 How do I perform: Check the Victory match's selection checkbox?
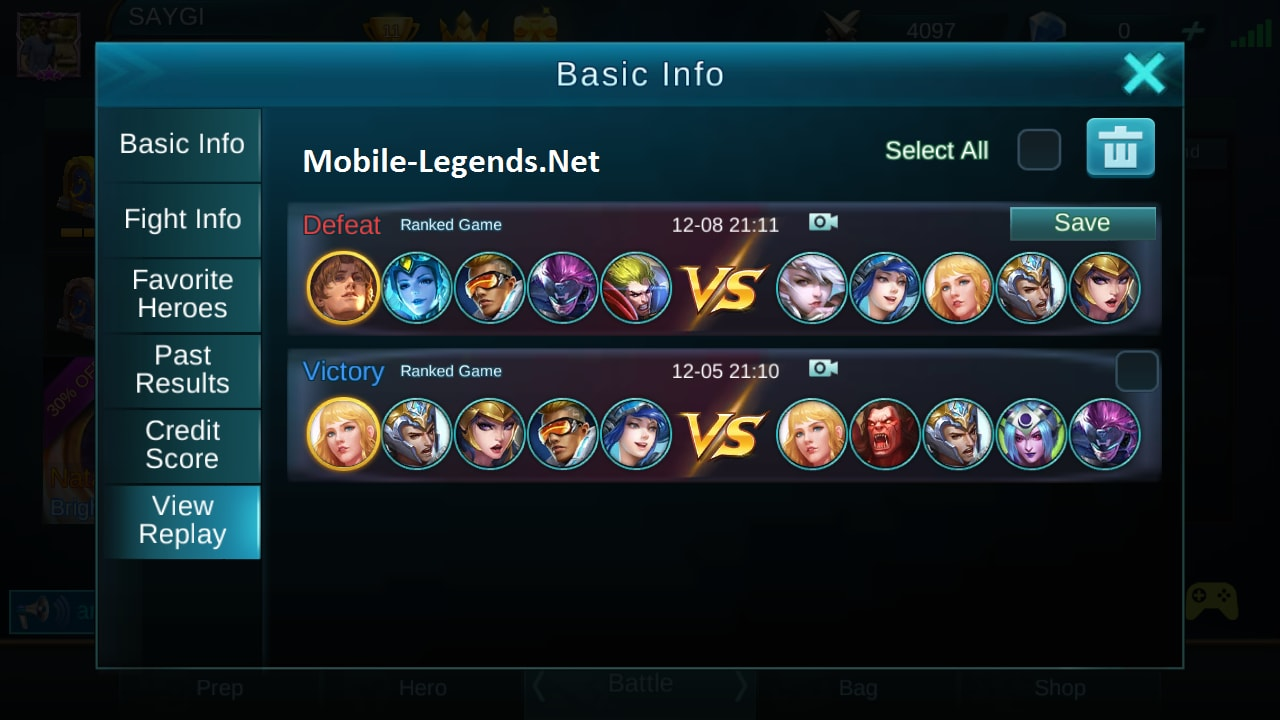pyautogui.click(x=1135, y=370)
